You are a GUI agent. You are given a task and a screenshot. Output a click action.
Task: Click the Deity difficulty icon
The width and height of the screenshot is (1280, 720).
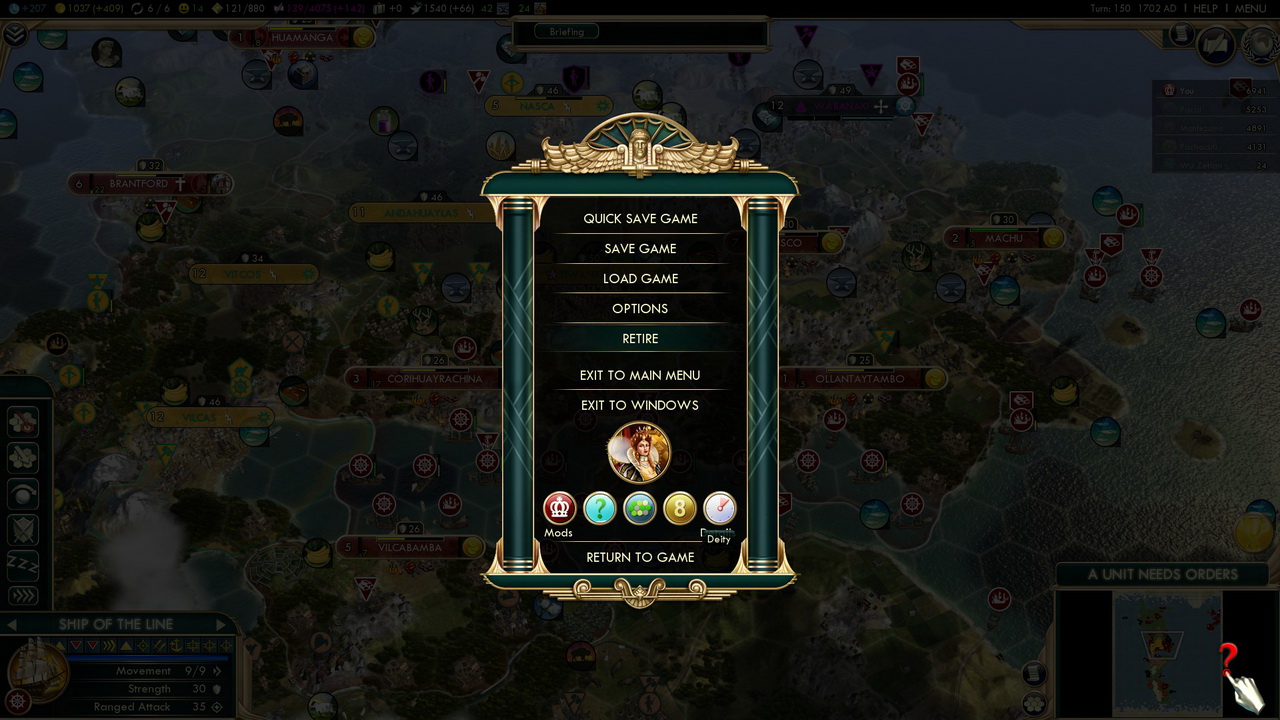[719, 508]
